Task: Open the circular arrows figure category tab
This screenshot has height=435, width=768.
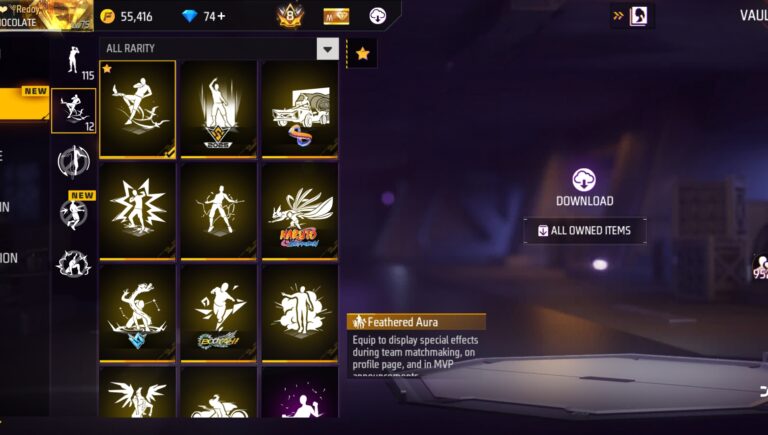Action: click(x=73, y=160)
